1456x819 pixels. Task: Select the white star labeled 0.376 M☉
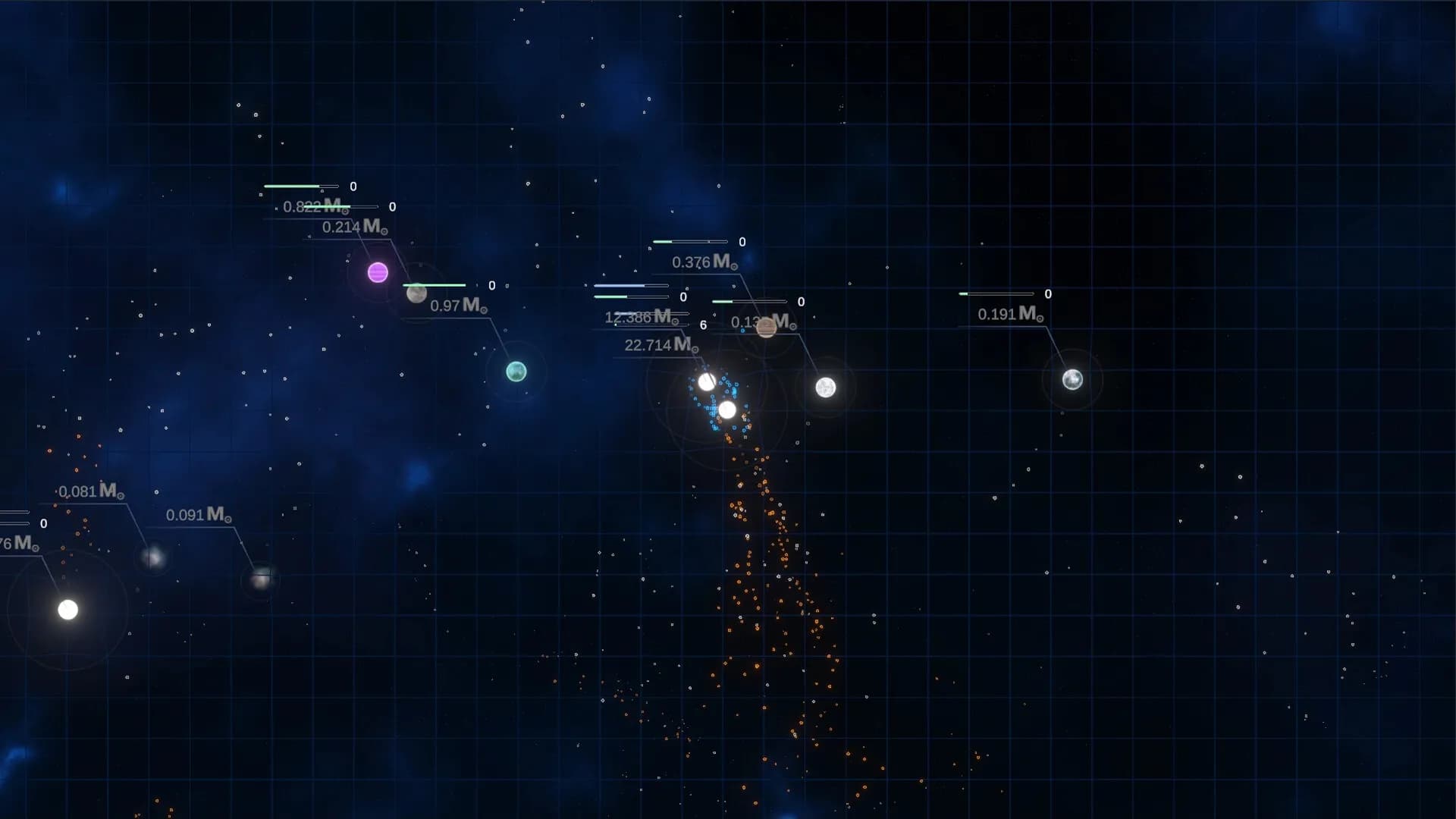point(826,388)
